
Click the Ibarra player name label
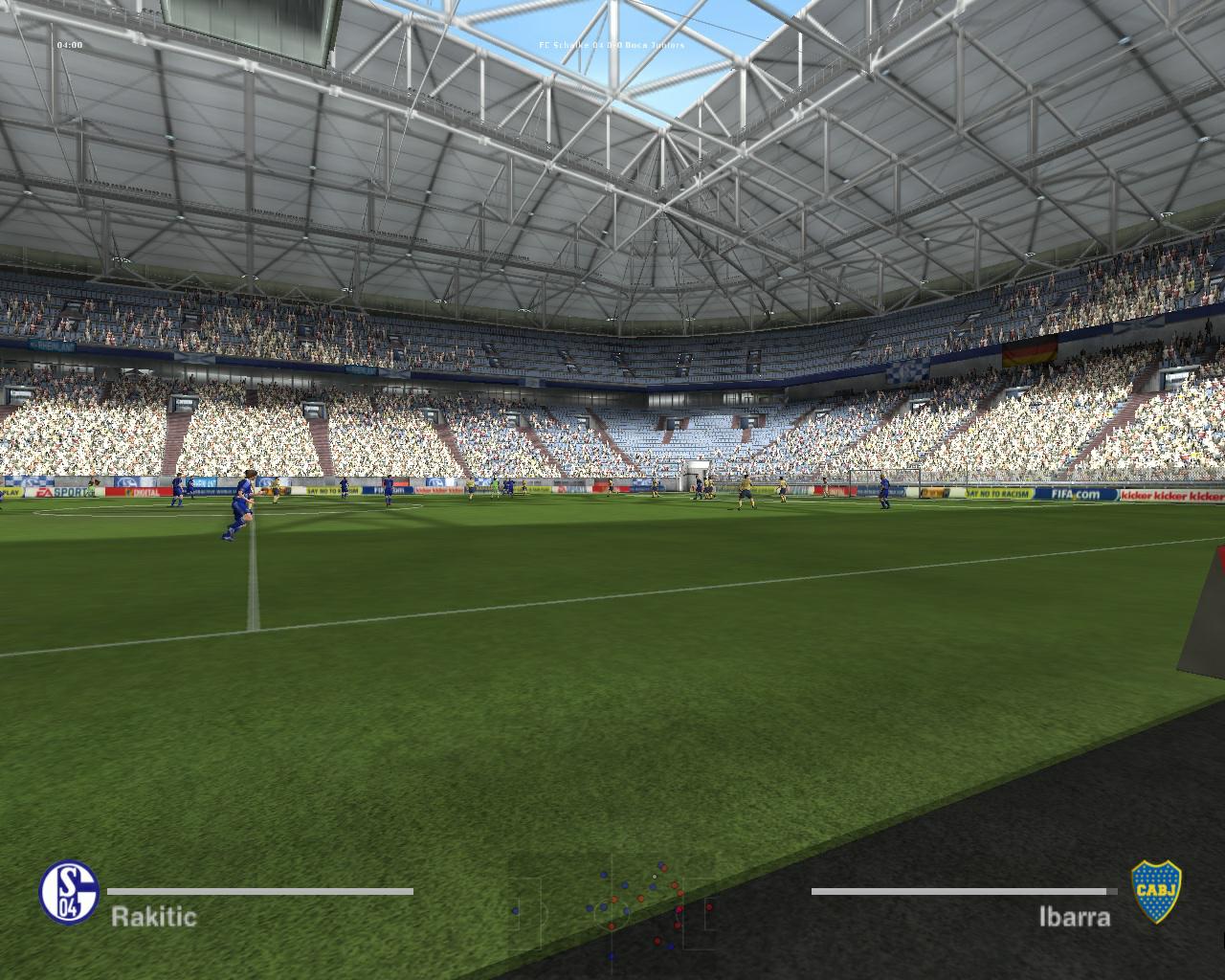pos(1075,917)
